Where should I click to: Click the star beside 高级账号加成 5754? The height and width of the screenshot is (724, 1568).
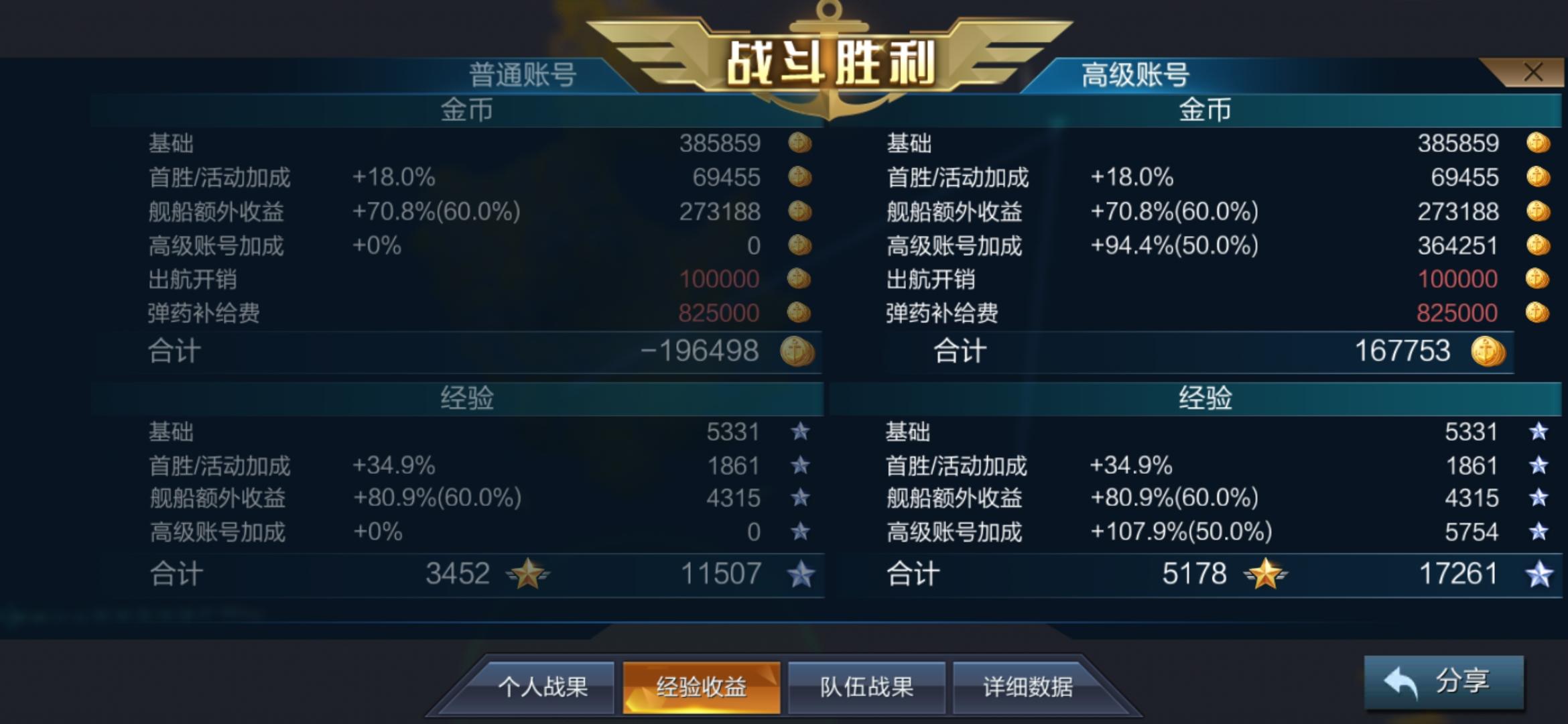pyautogui.click(x=1539, y=532)
